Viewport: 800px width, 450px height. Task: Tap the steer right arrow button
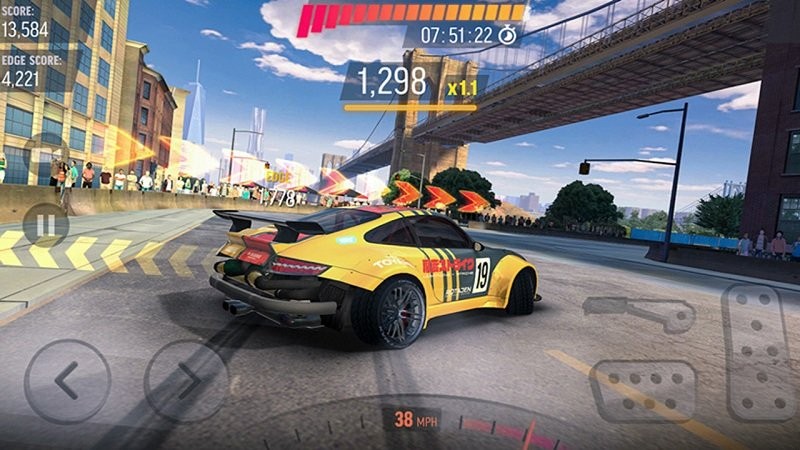[187, 381]
